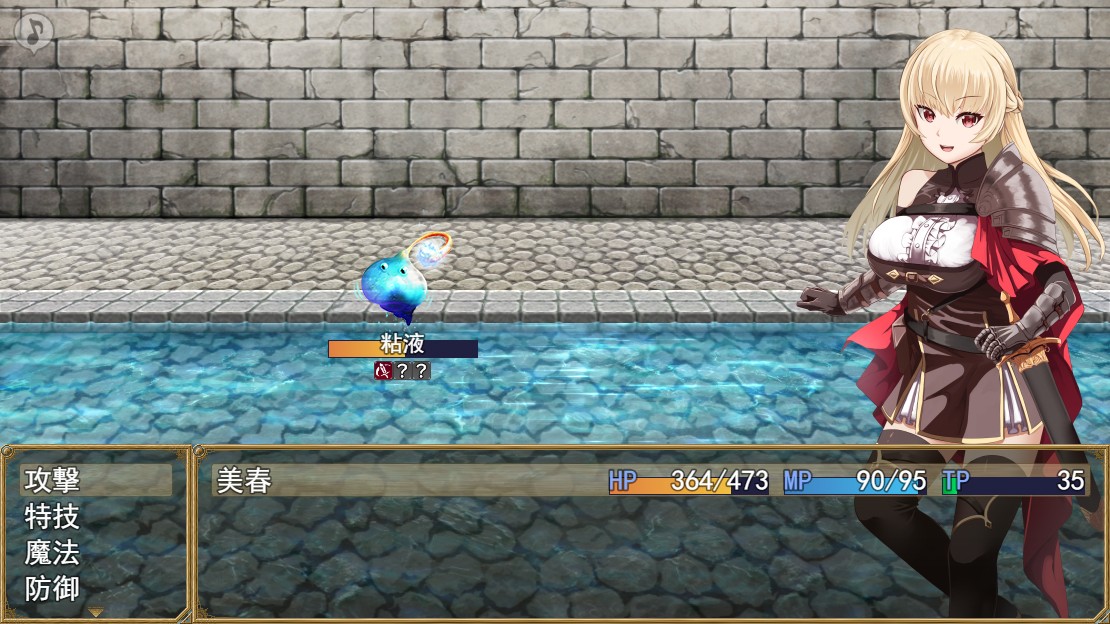Click the command list scroll-down arrow

coord(96,611)
